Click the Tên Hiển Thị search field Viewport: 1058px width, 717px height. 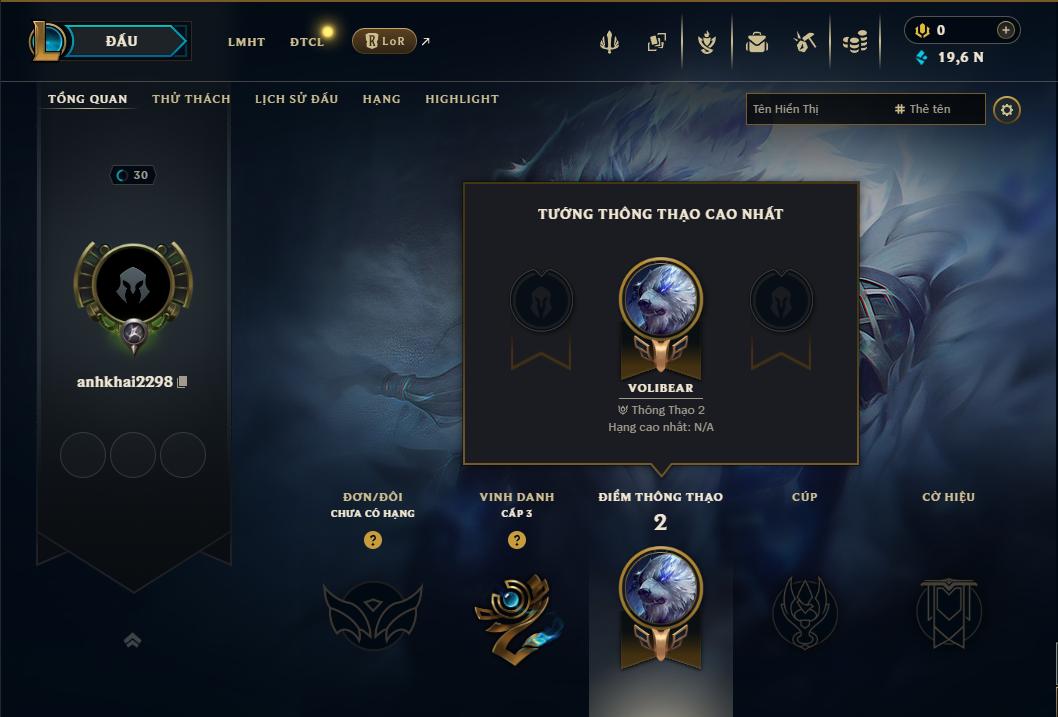point(815,109)
